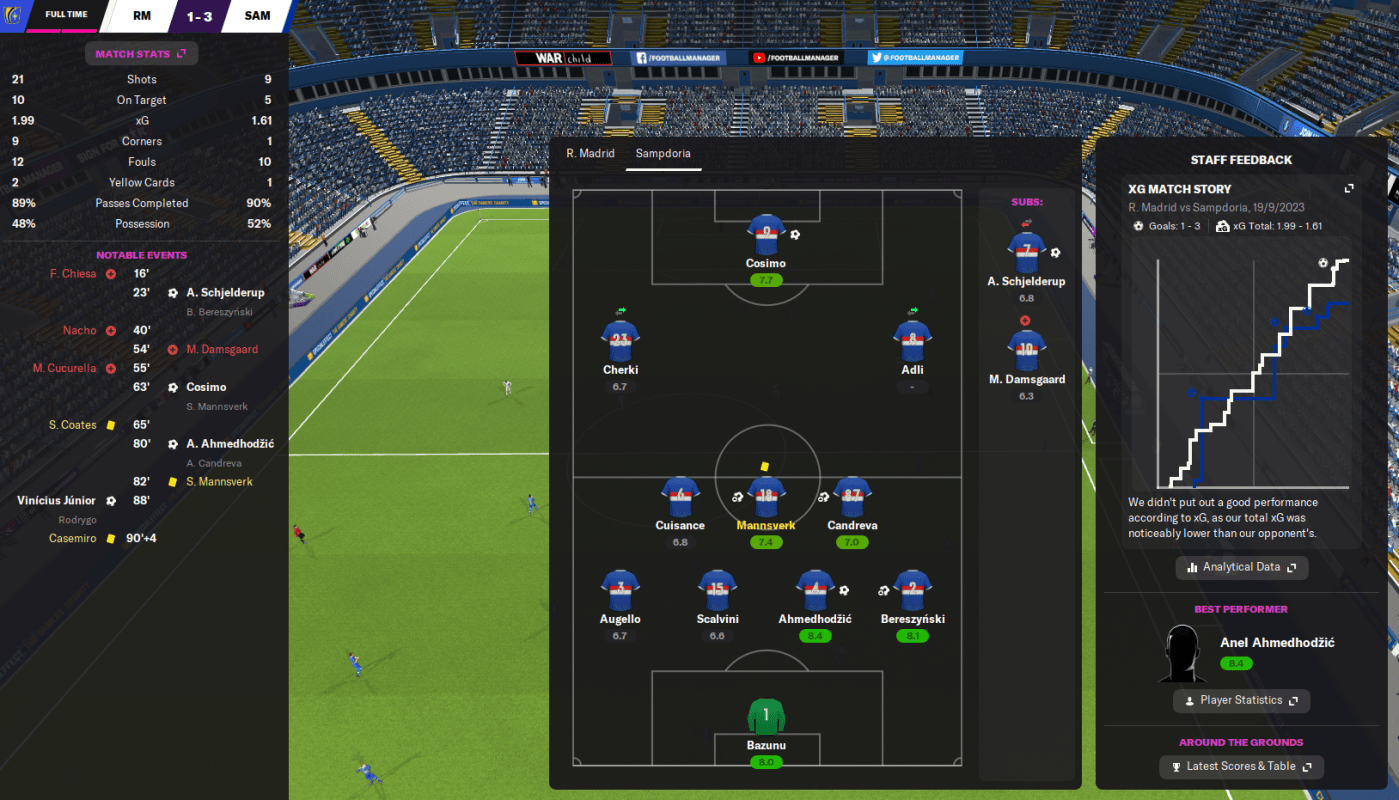Select the Sampdoria lineup tab
This screenshot has width=1399, height=800.
coord(663,154)
